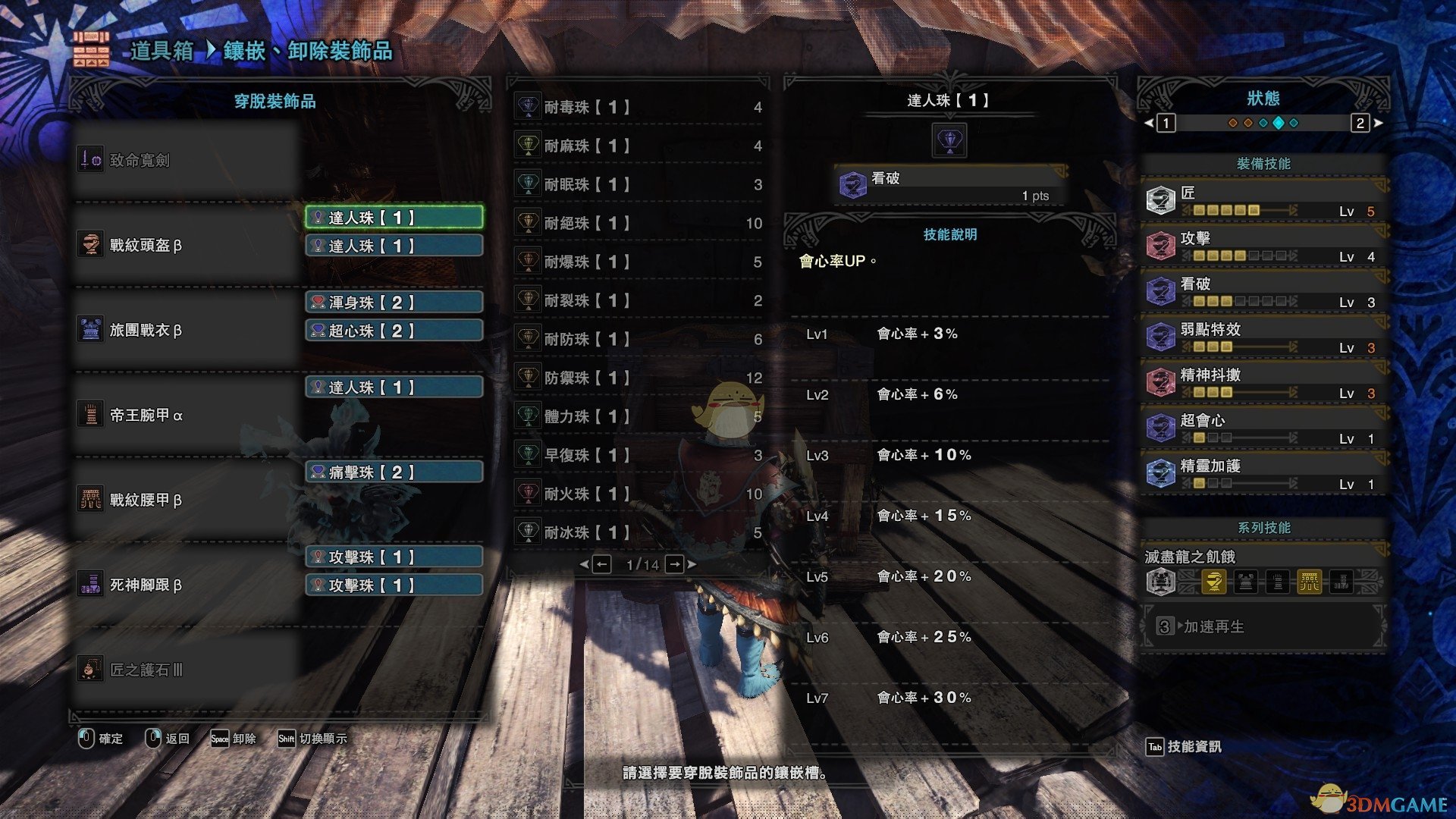
Task: Switch status panel to page 2
Action: coord(1360,123)
